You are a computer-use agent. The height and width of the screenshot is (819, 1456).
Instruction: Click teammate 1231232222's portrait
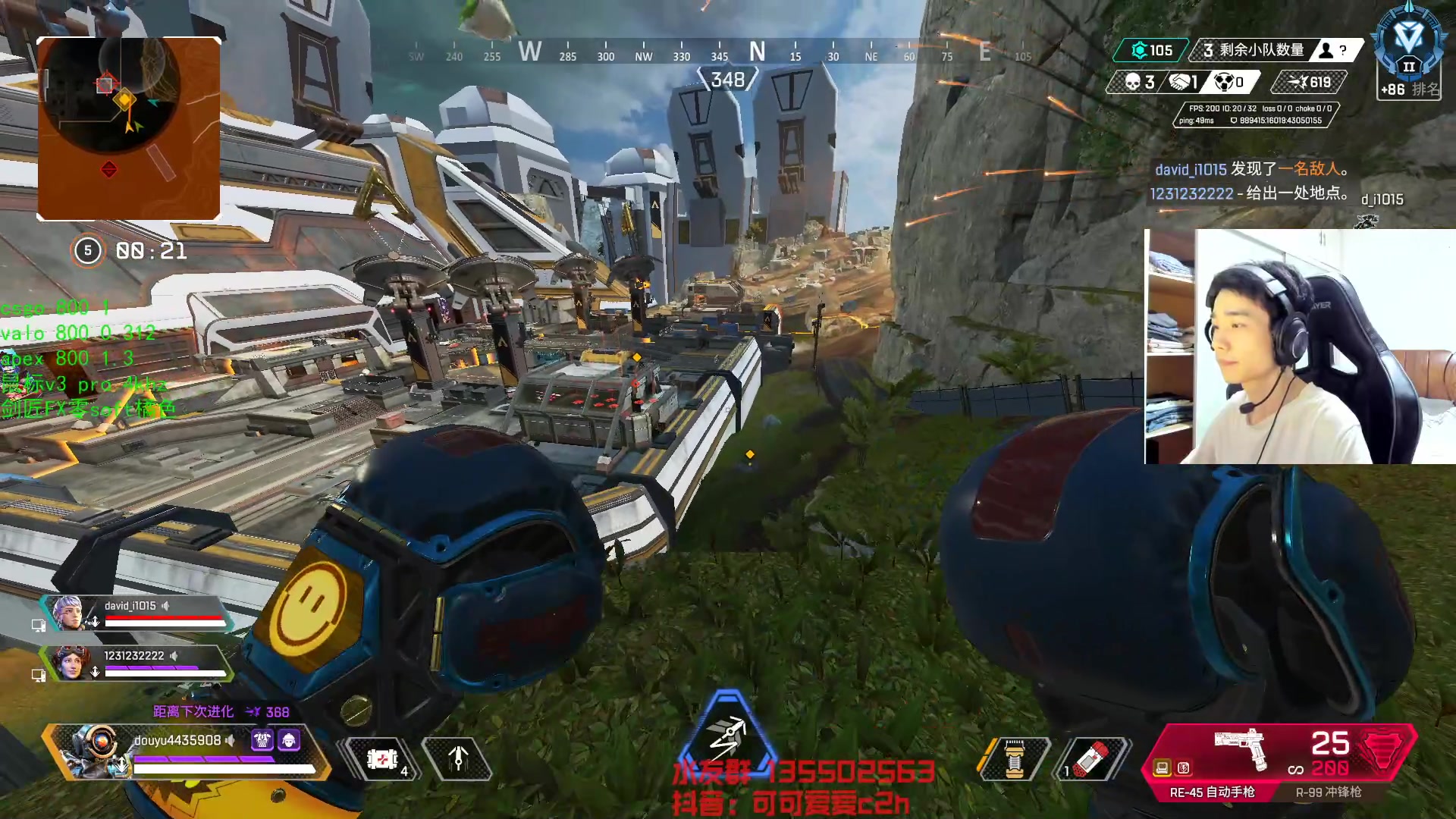tap(71, 662)
